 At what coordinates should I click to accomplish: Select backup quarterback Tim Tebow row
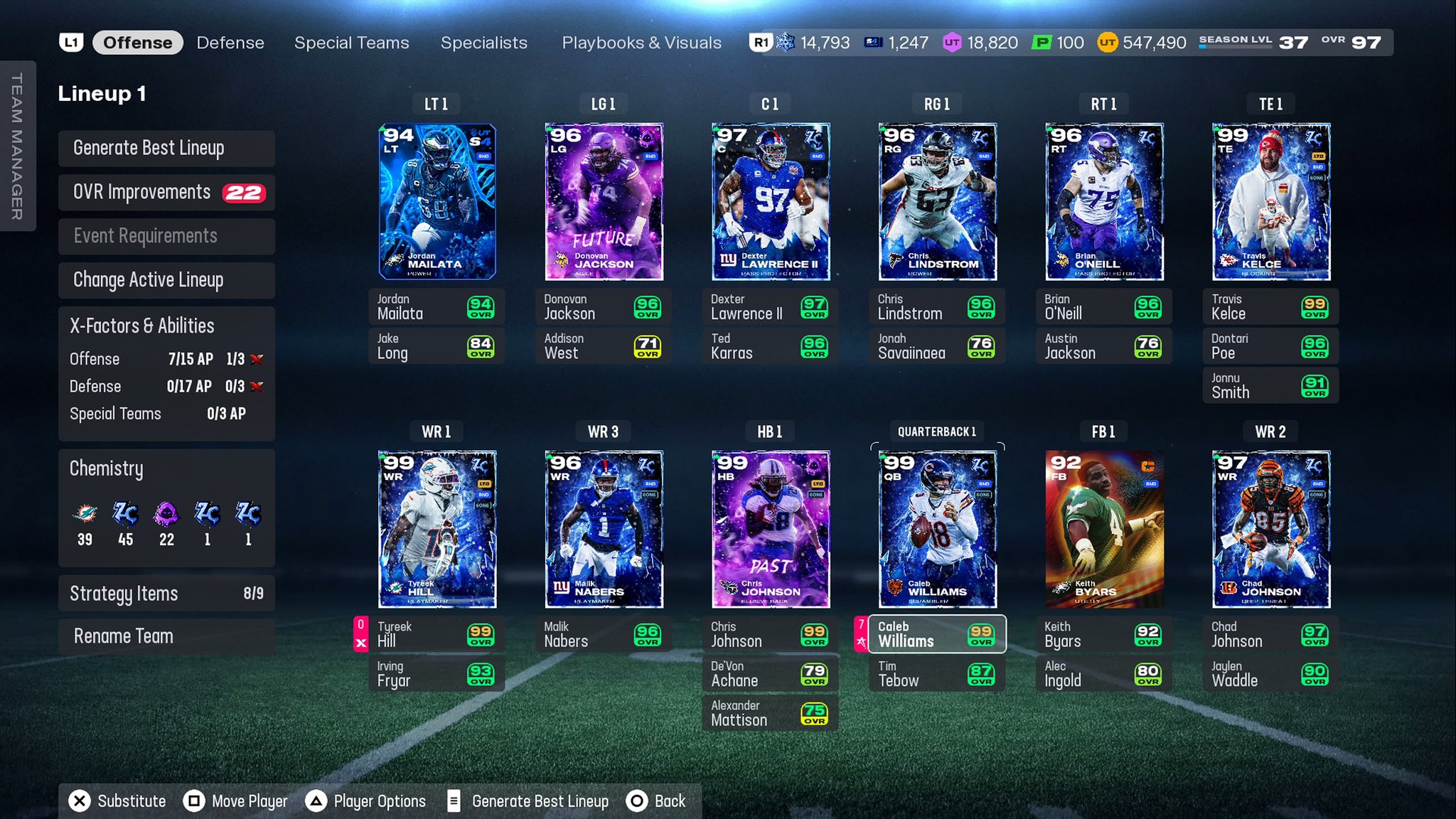tap(936, 674)
